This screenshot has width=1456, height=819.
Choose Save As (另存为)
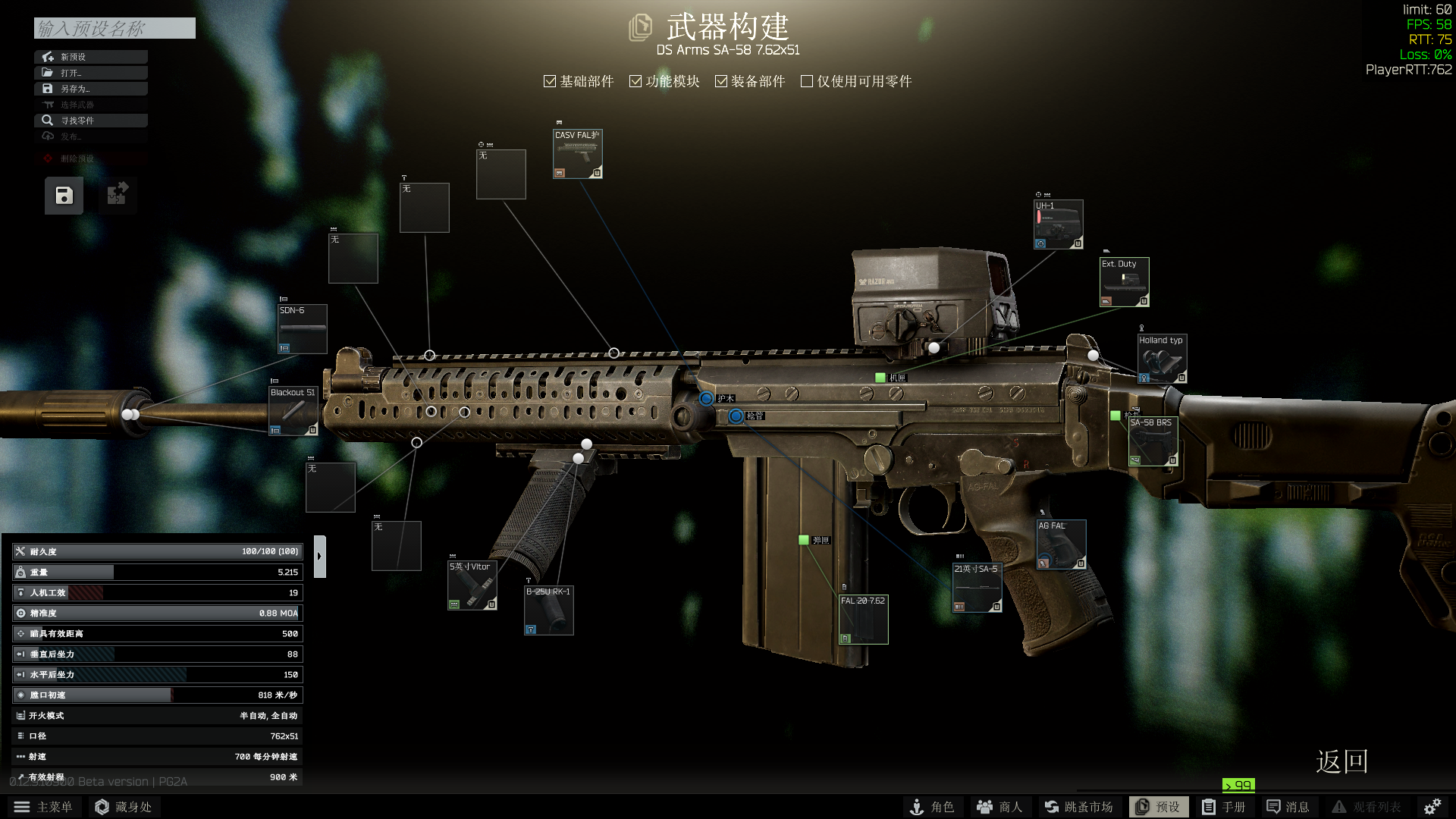pyautogui.click(x=90, y=89)
